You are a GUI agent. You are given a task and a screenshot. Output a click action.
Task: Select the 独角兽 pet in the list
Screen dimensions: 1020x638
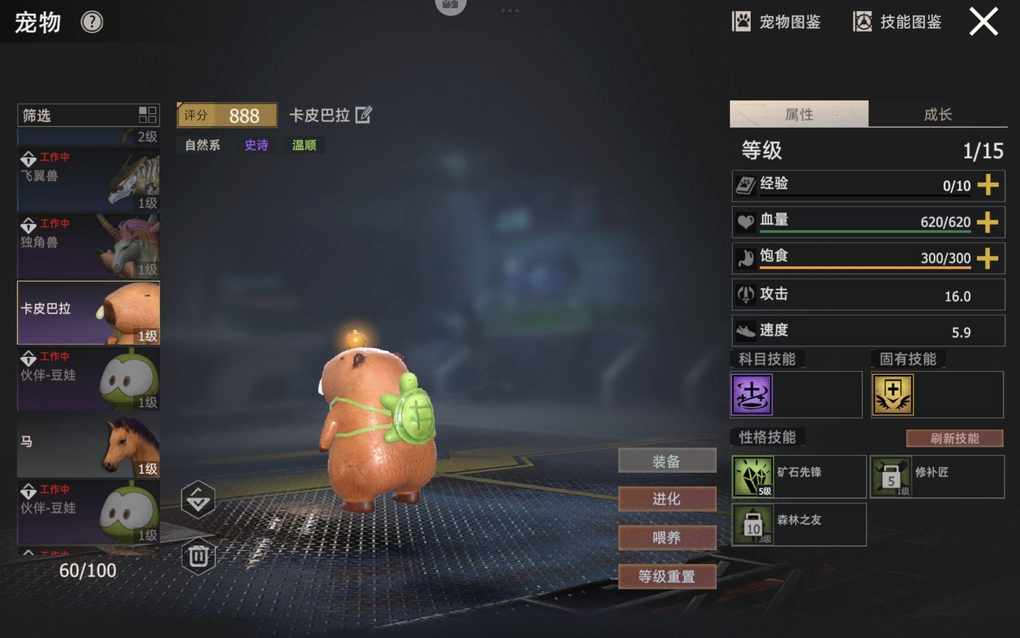coord(88,246)
